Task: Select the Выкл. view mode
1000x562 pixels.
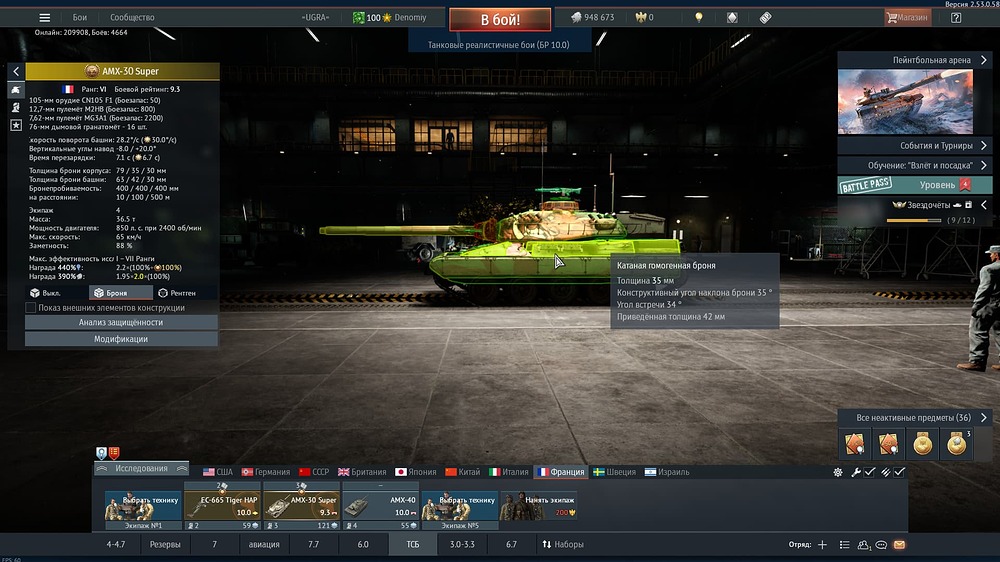Action: (x=46, y=293)
